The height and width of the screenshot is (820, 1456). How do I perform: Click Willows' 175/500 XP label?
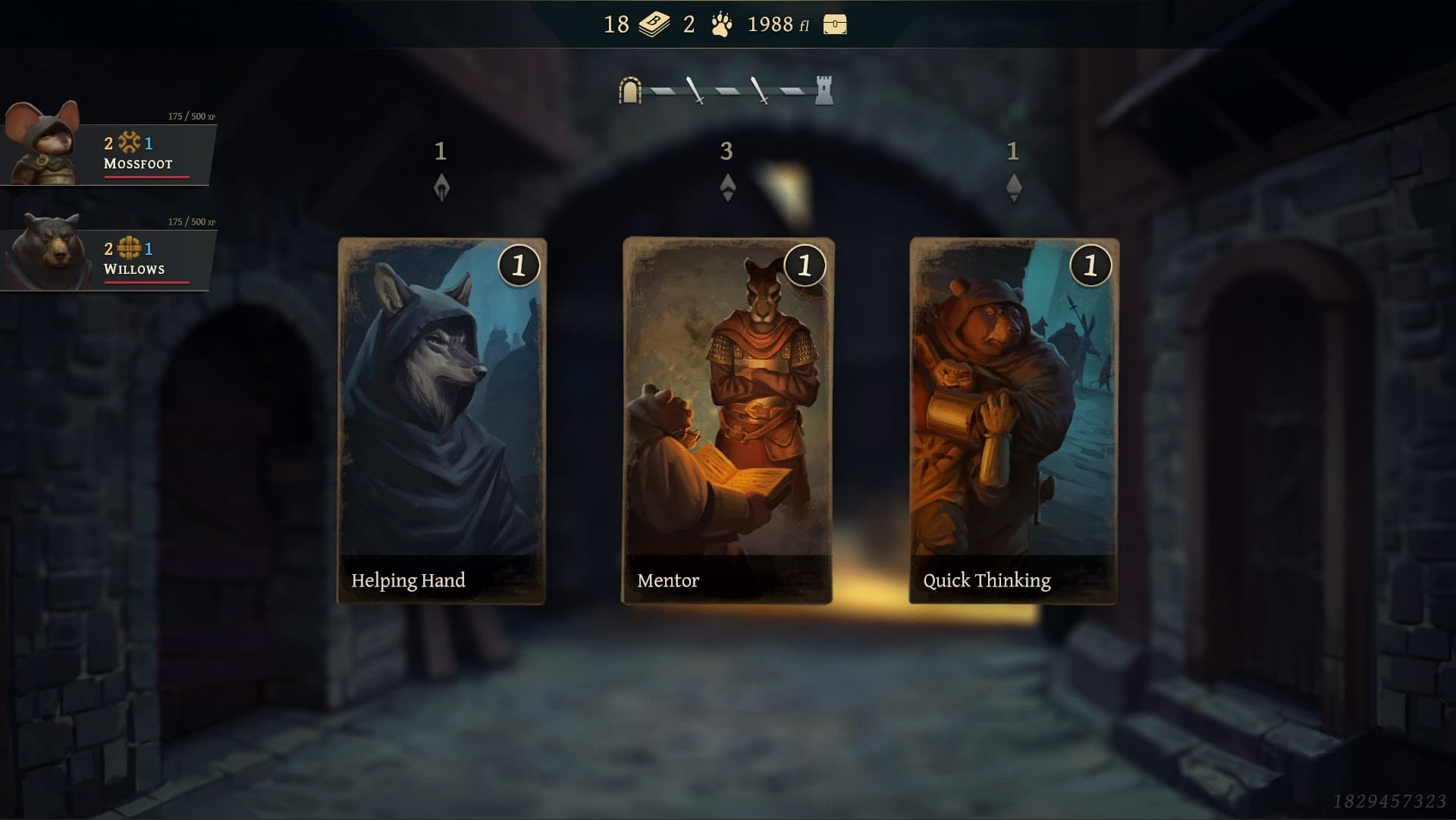[192, 221]
